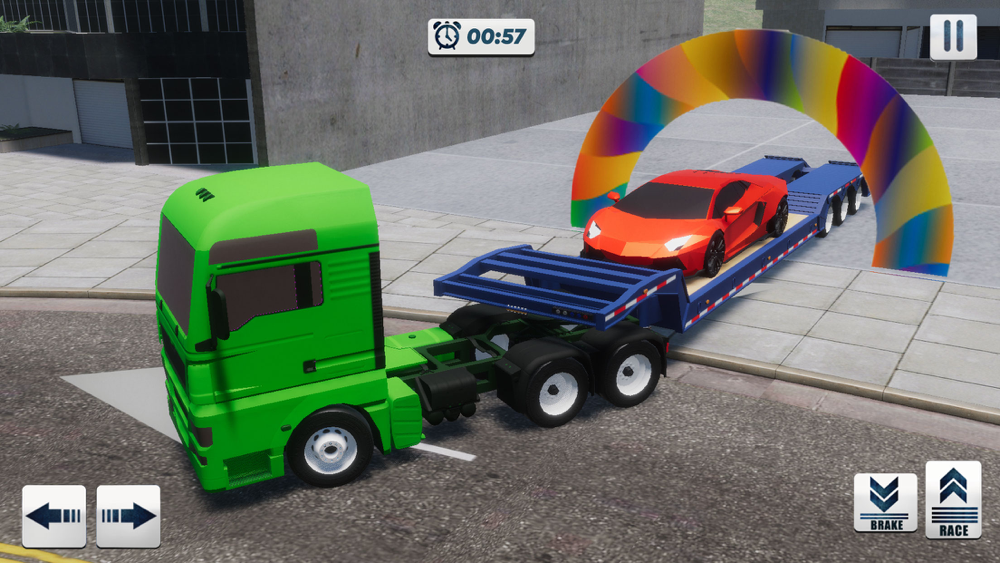Accelerate using the RACE button
This screenshot has height=563, width=1000.
click(x=953, y=500)
